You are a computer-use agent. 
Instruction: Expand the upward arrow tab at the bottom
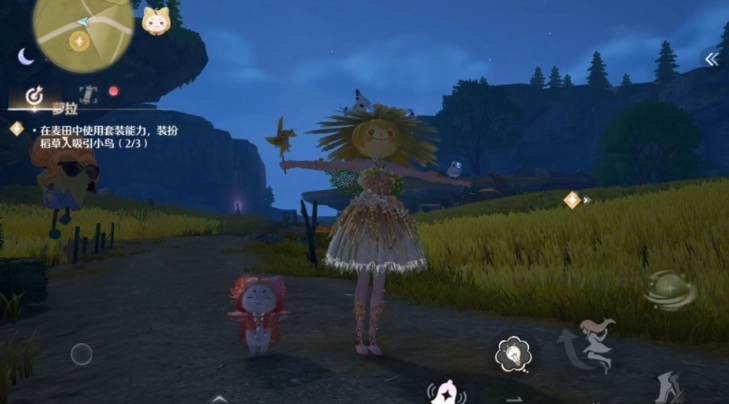pyautogui.click(x=218, y=398)
